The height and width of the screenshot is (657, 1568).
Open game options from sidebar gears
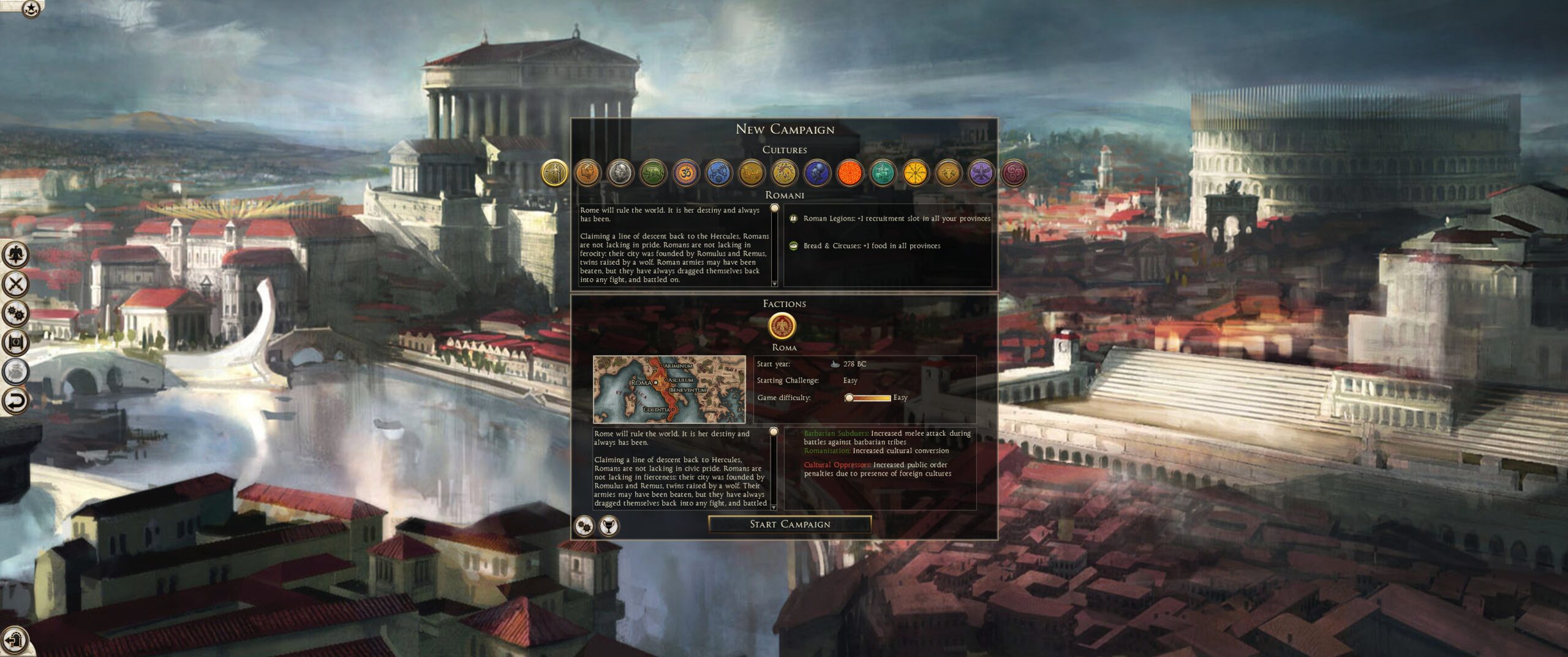[16, 313]
